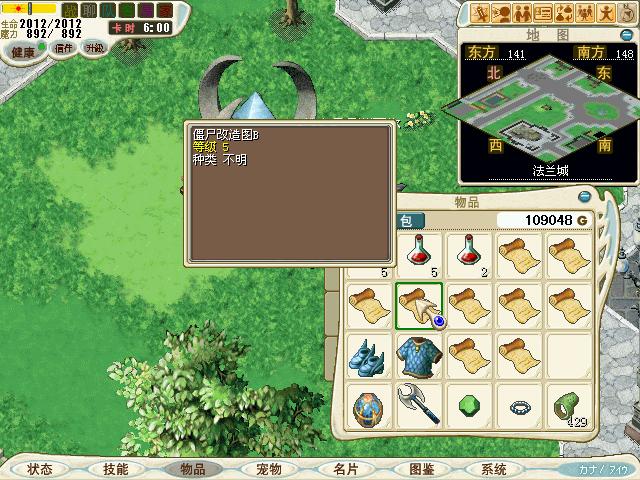Open the 信件 mail button
This screenshot has width=640, height=480.
click(64, 47)
